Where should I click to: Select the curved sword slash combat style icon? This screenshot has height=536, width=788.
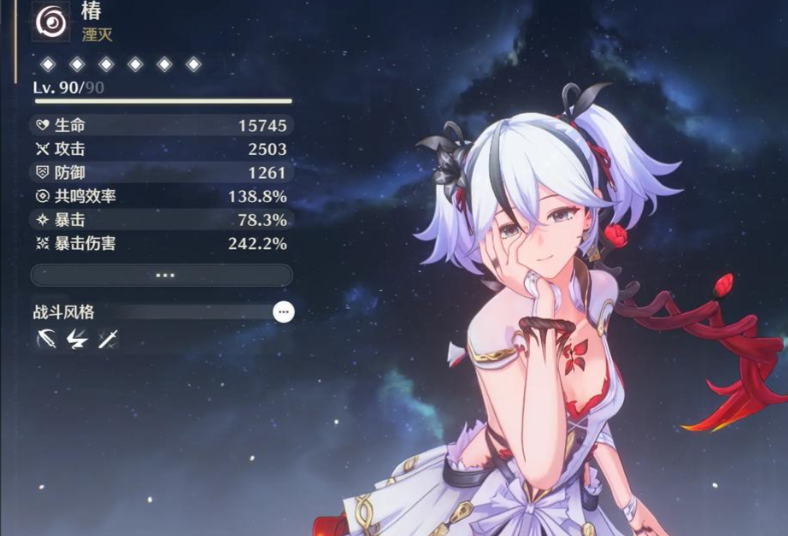click(45, 340)
